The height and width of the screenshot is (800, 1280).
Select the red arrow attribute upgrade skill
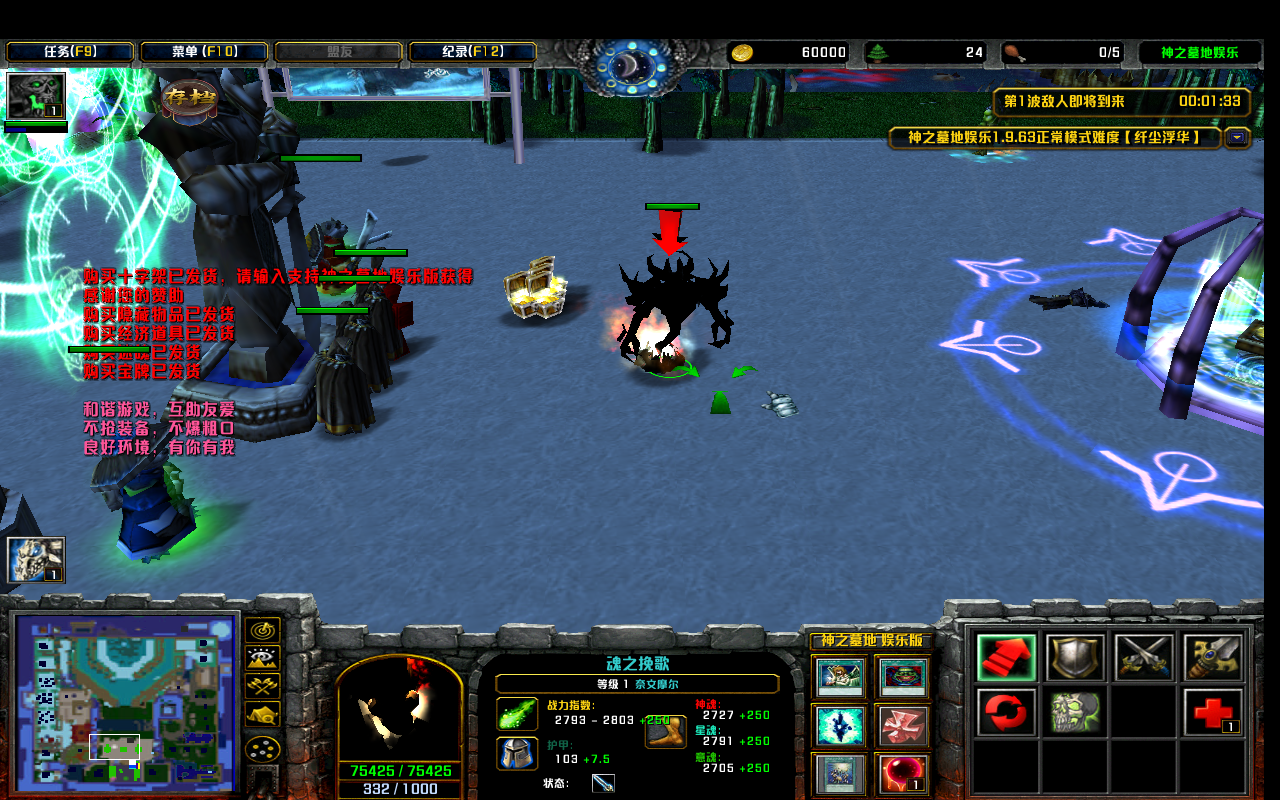[x=1005, y=659]
